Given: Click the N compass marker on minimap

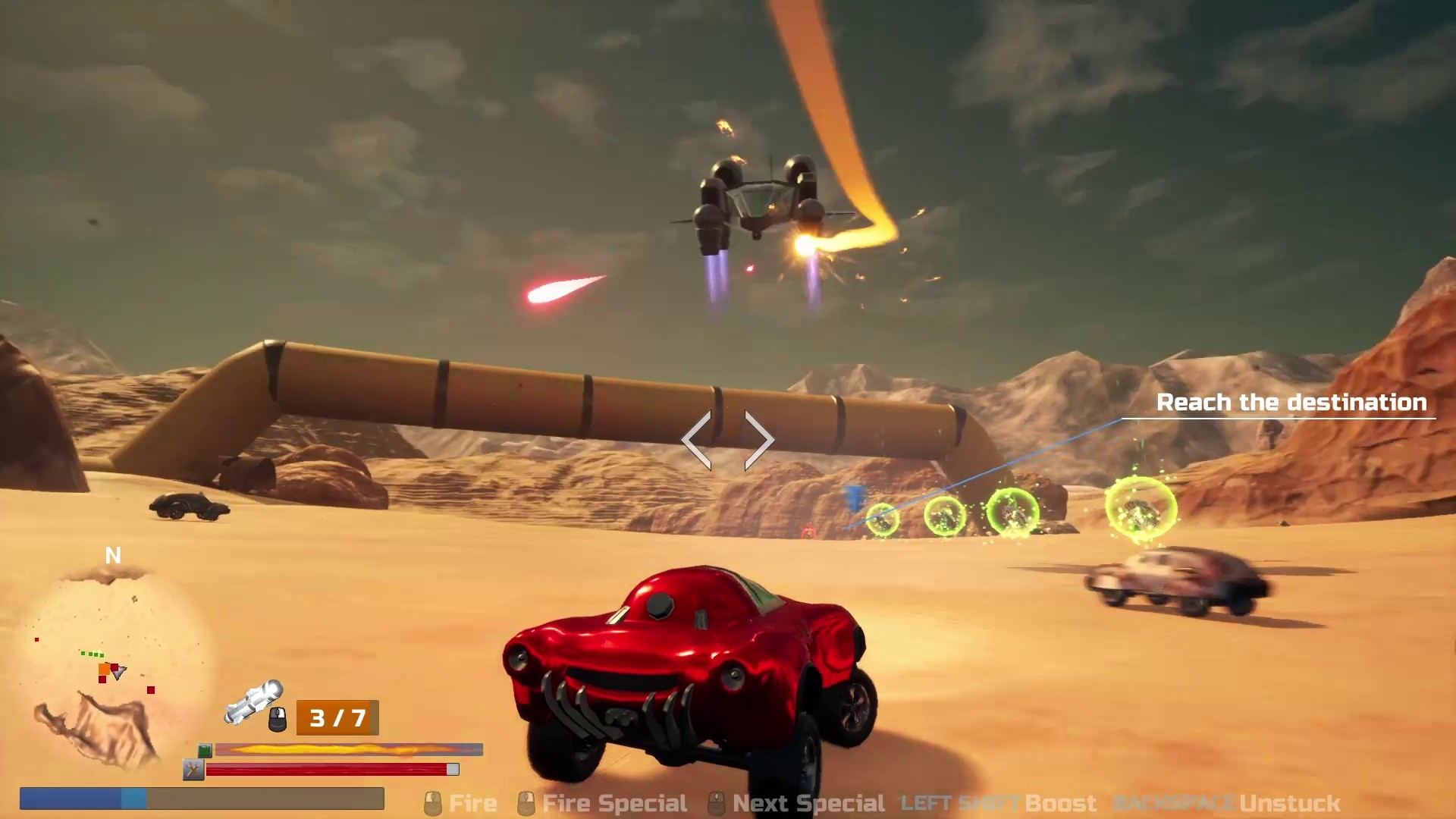Looking at the screenshot, I should (x=114, y=556).
